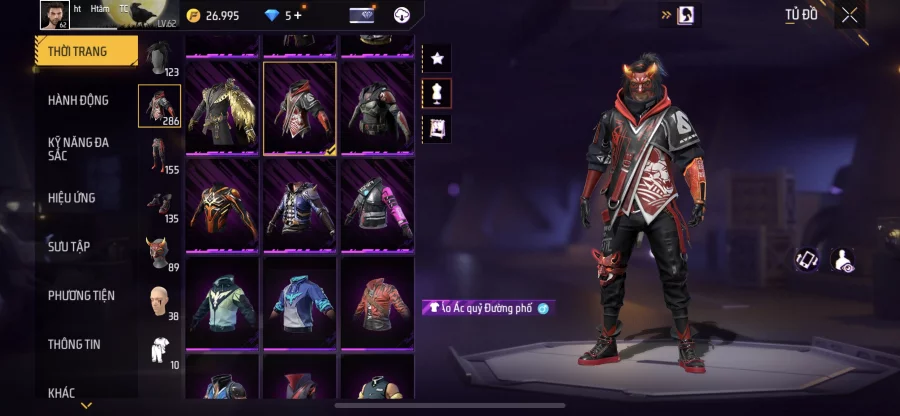The height and width of the screenshot is (416, 900).
Task: Go to the Sưu Tập tab
Action: 71,246
